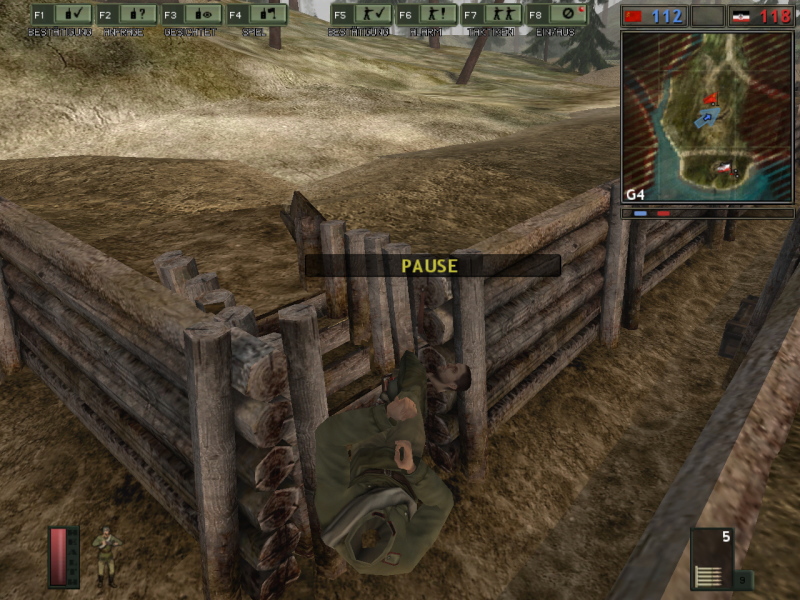Trigger the F6 Alarm command
The image size is (800, 600).
426,15
